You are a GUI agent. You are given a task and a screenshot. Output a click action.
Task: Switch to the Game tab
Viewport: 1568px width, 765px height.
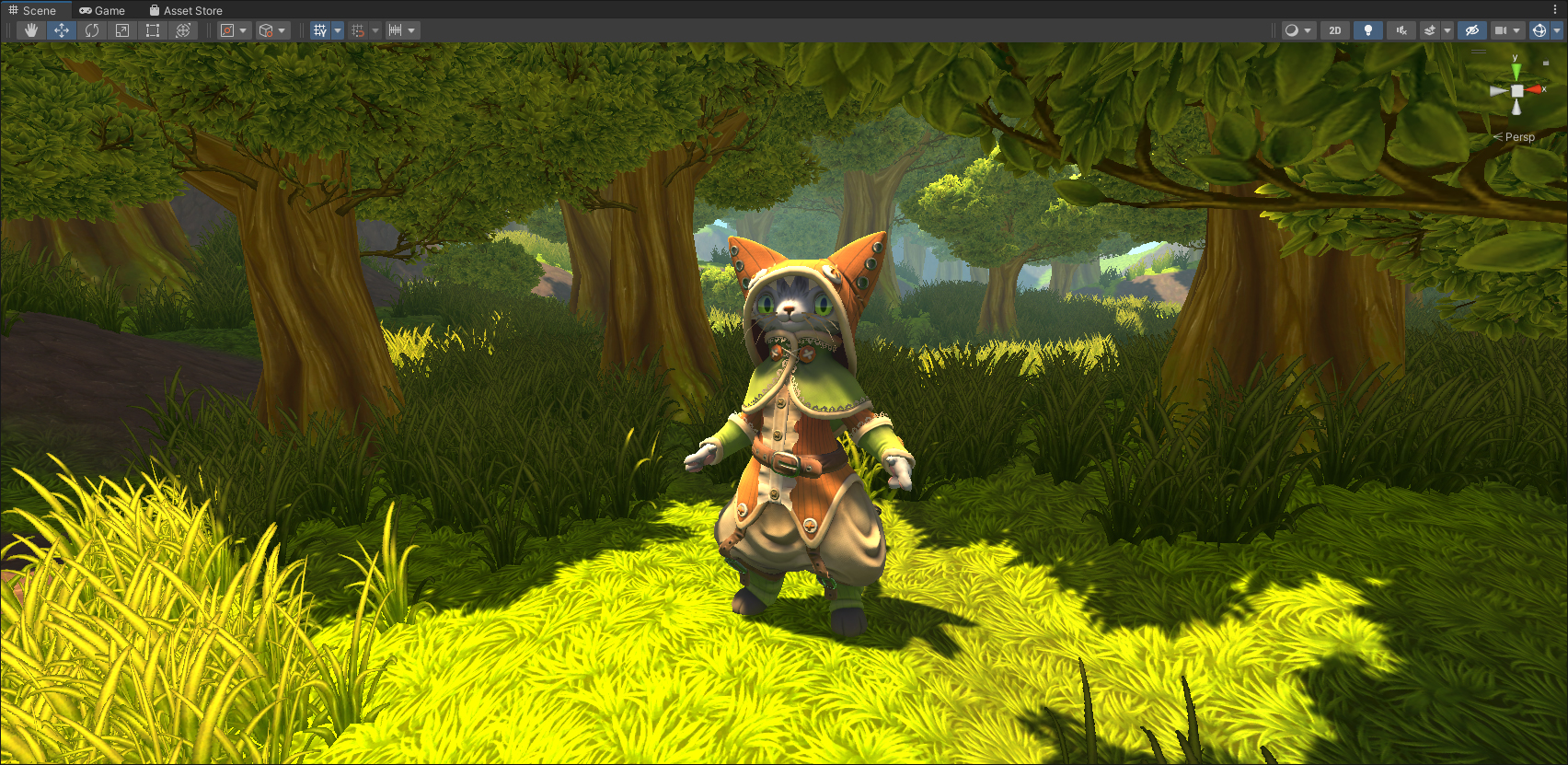point(103,10)
